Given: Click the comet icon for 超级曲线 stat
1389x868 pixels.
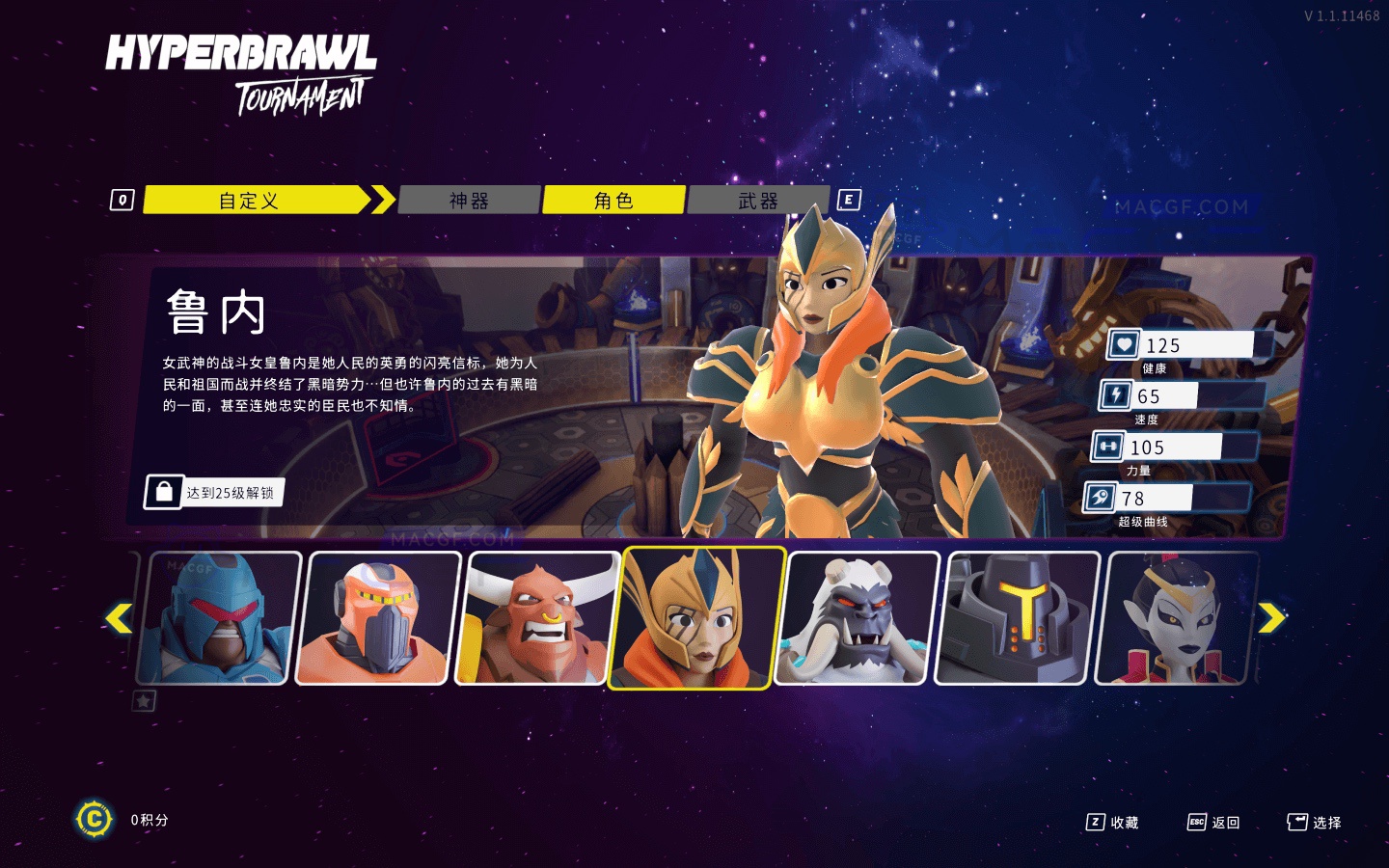Looking at the screenshot, I should 1101,497.
